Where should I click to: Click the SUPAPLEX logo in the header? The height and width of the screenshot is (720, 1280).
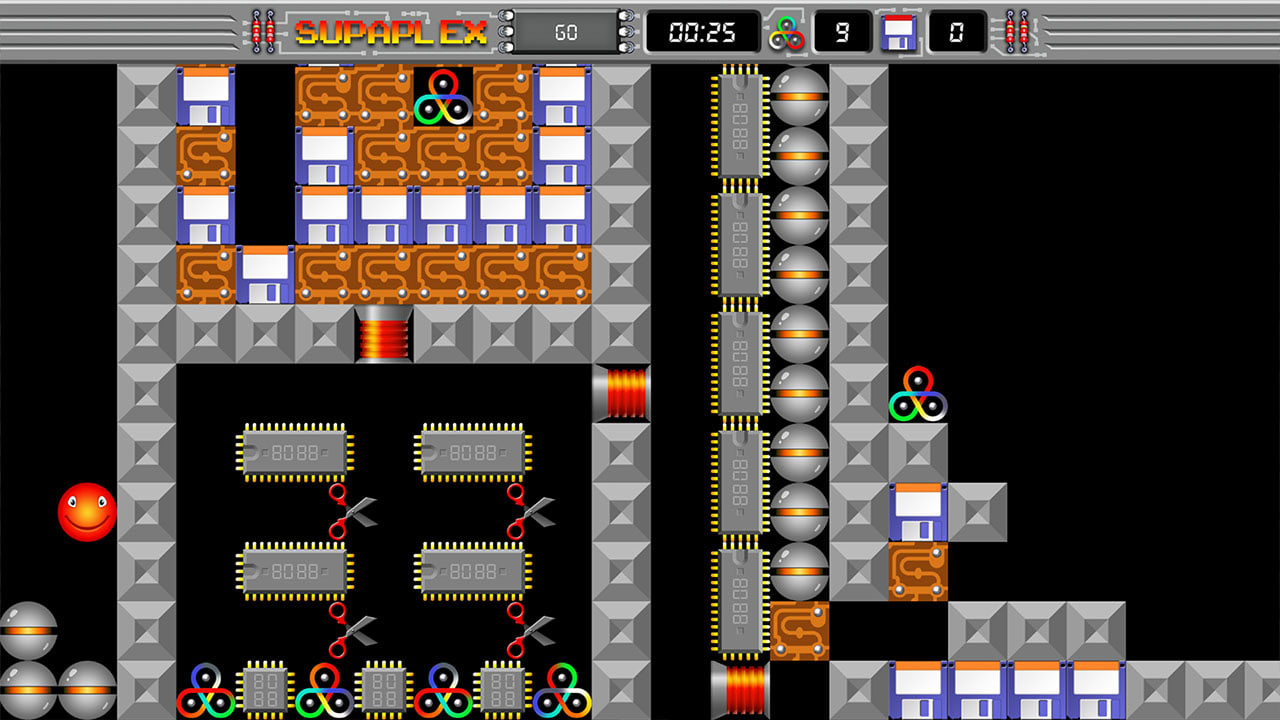388,30
